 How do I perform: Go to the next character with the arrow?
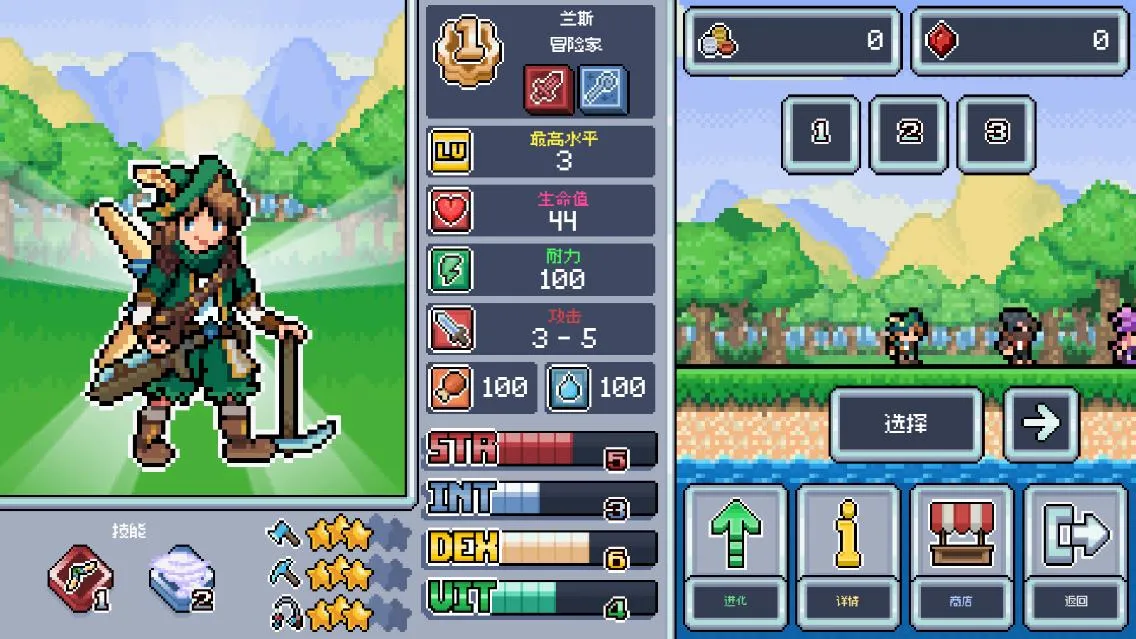[x=1041, y=424]
